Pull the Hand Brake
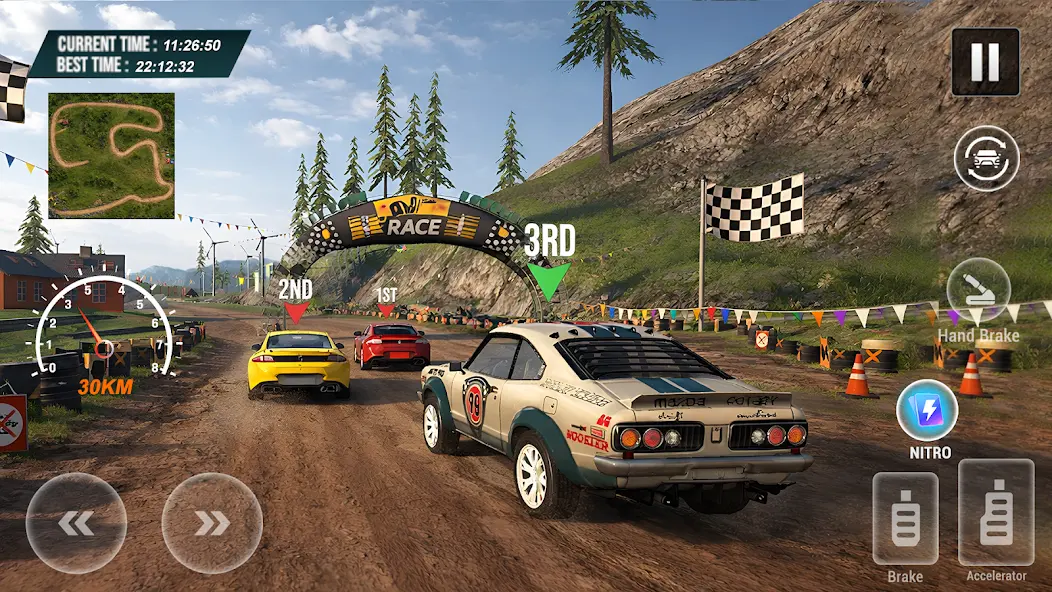Viewport: 1052px width, 592px height. 978,290
